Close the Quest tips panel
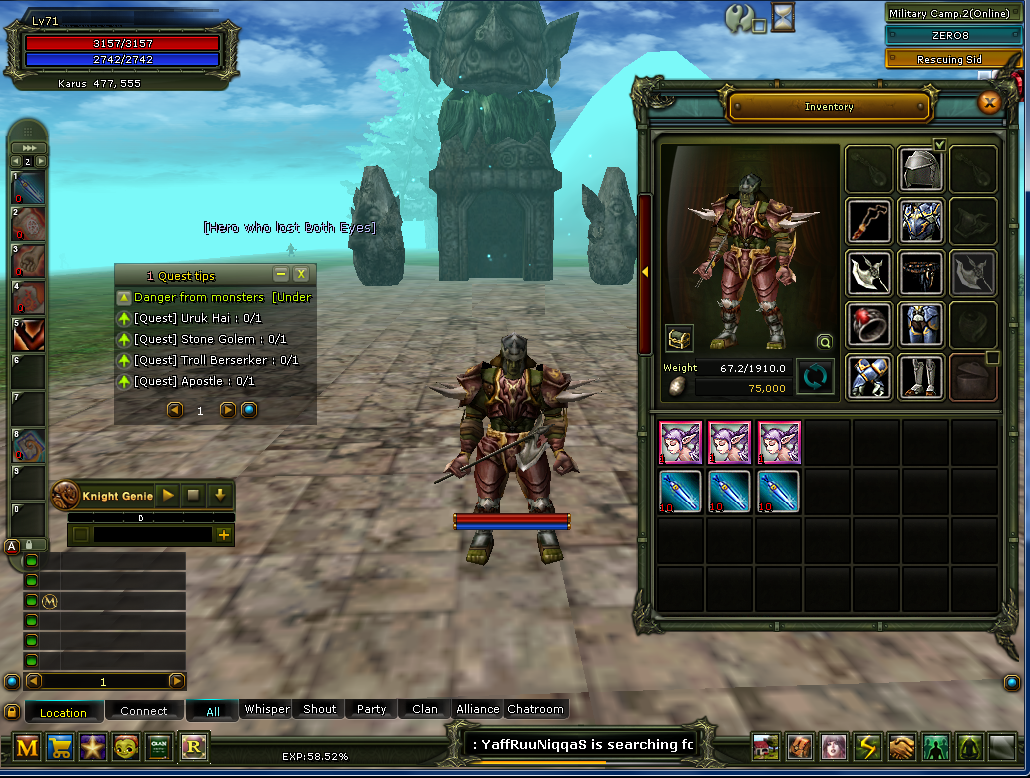This screenshot has width=1030, height=778. tap(301, 274)
